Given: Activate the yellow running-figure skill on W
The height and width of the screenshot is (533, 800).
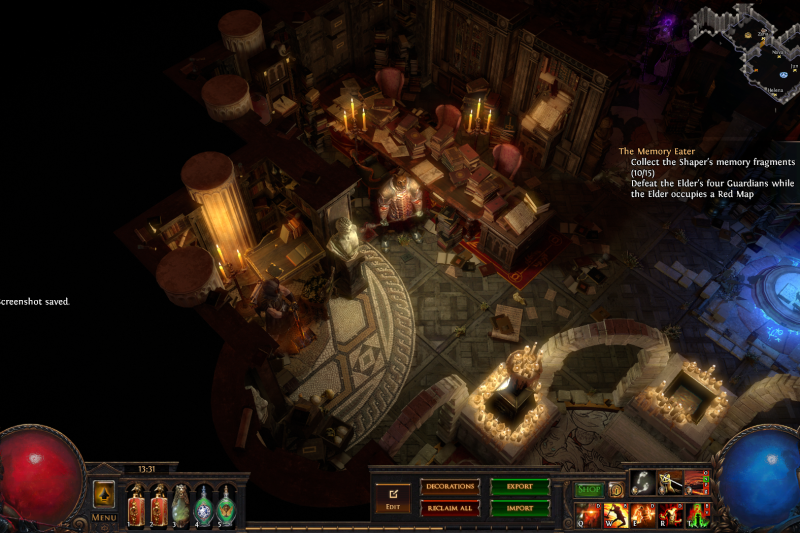Looking at the screenshot, I should (x=615, y=515).
